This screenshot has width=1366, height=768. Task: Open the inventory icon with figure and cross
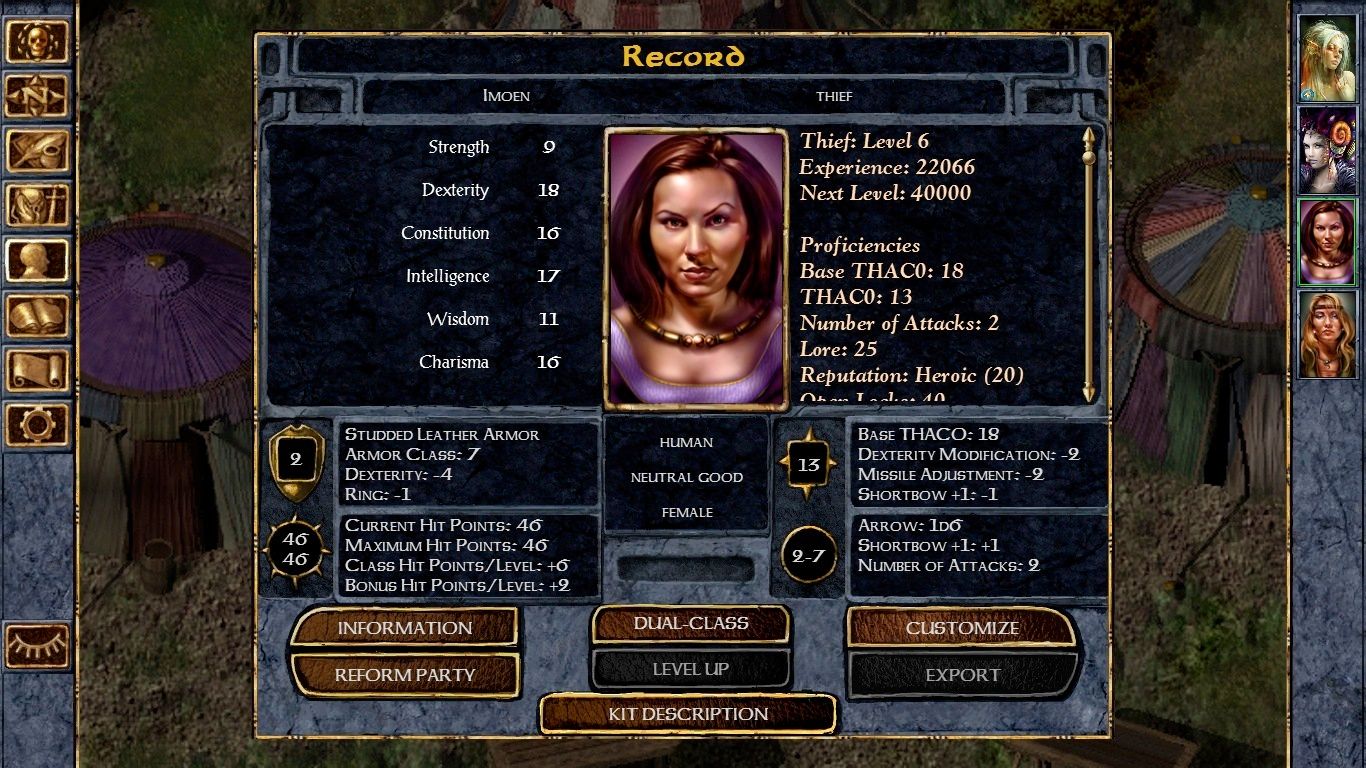pos(38,206)
